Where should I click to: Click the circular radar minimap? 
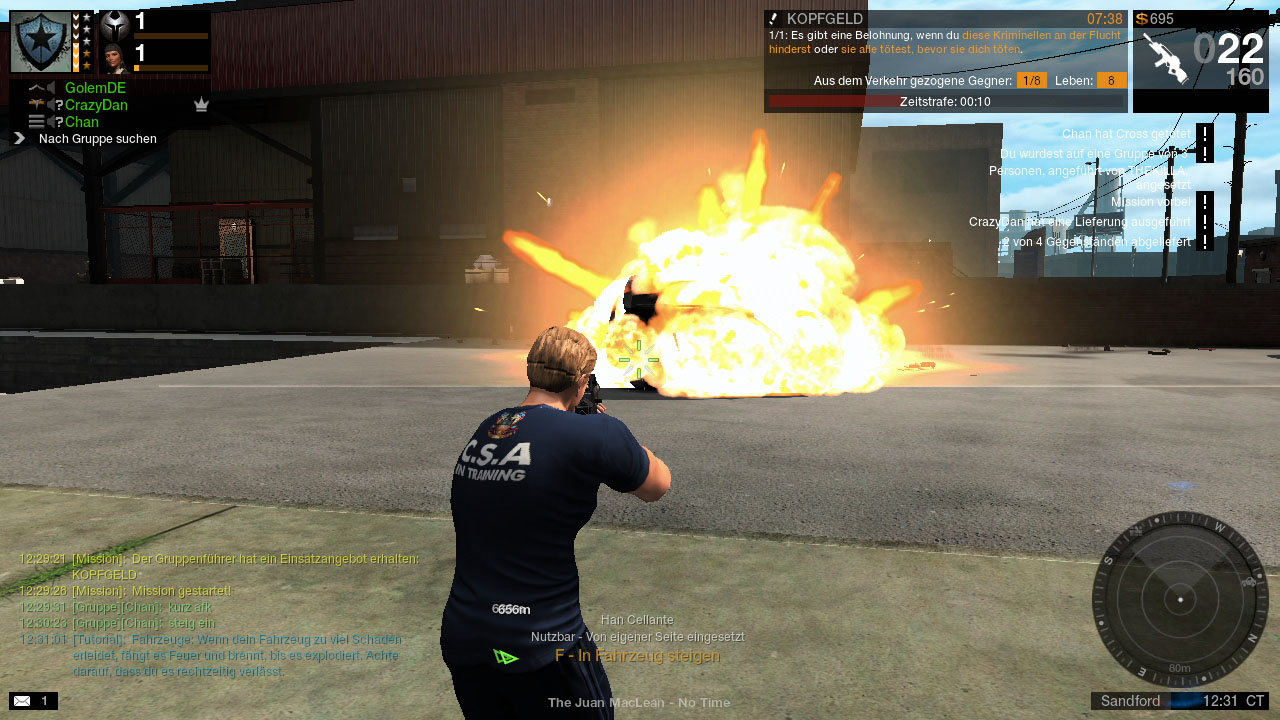pos(1180,598)
